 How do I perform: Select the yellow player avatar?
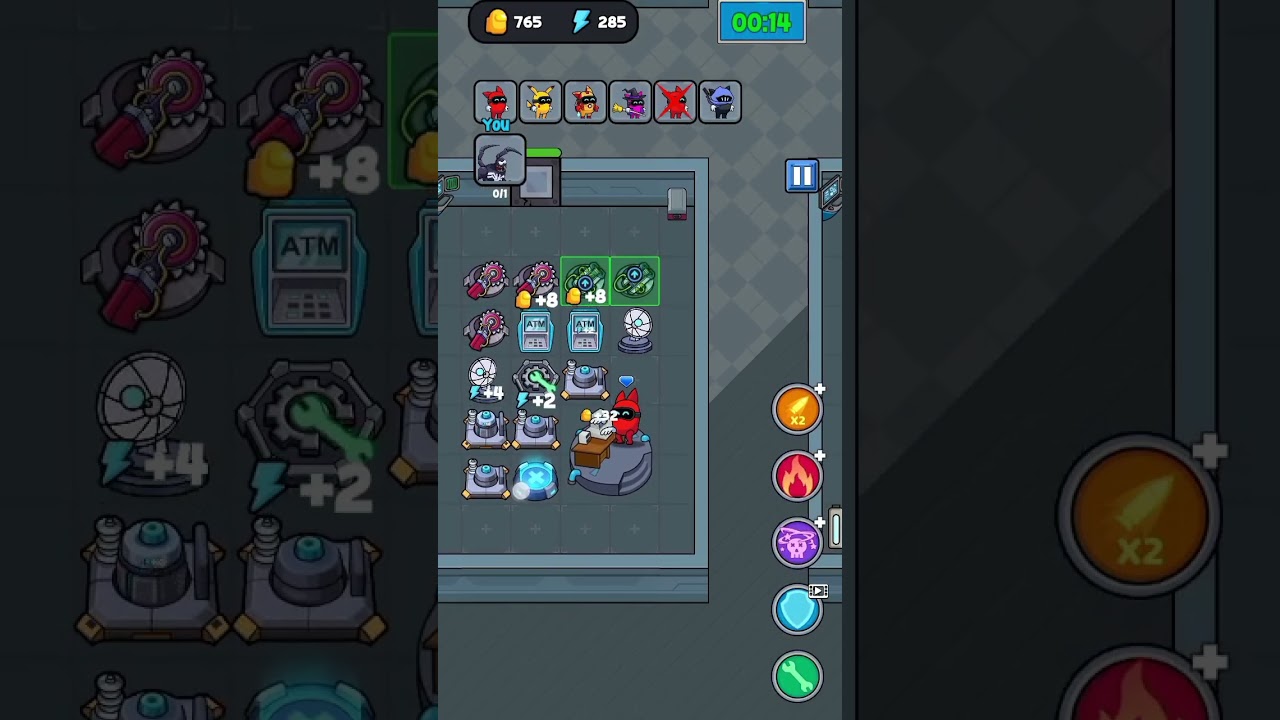tap(540, 102)
